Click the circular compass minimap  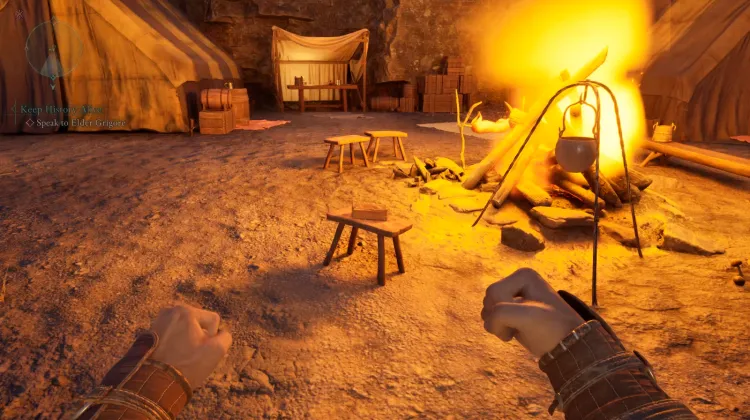click(52, 49)
